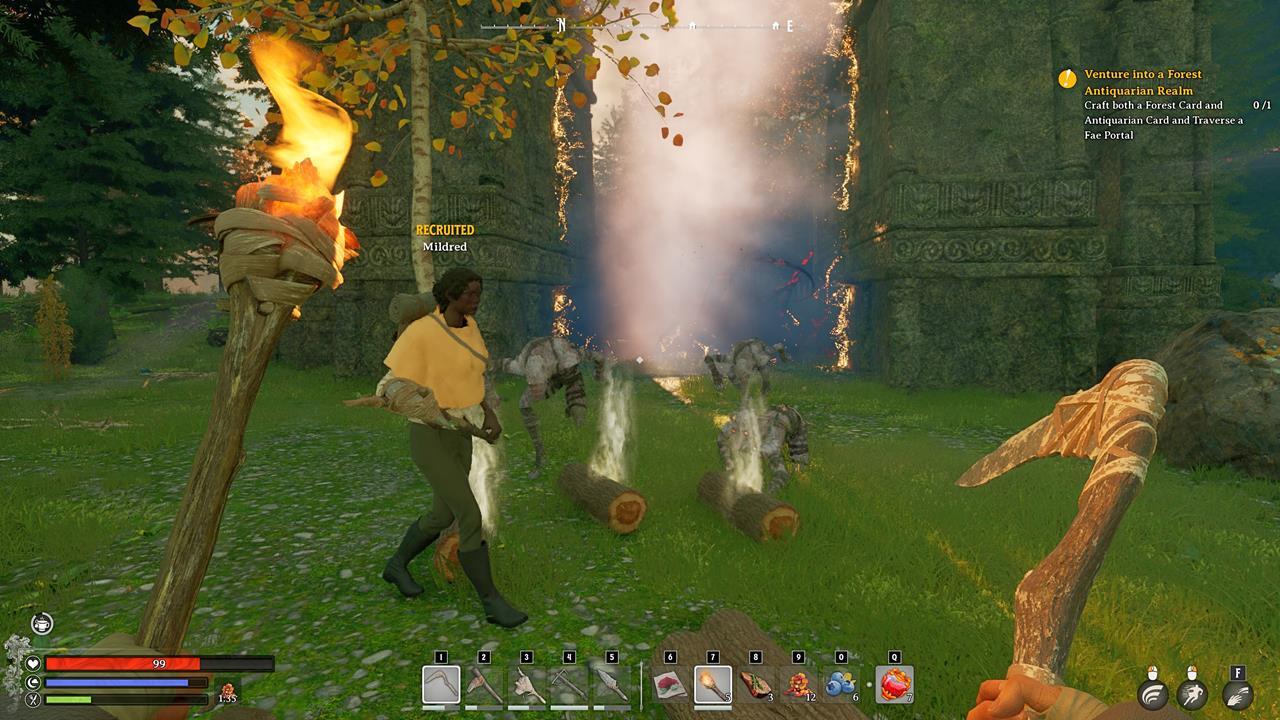
Task: Select the sickle in hotbar slot 1
Action: pos(441,685)
